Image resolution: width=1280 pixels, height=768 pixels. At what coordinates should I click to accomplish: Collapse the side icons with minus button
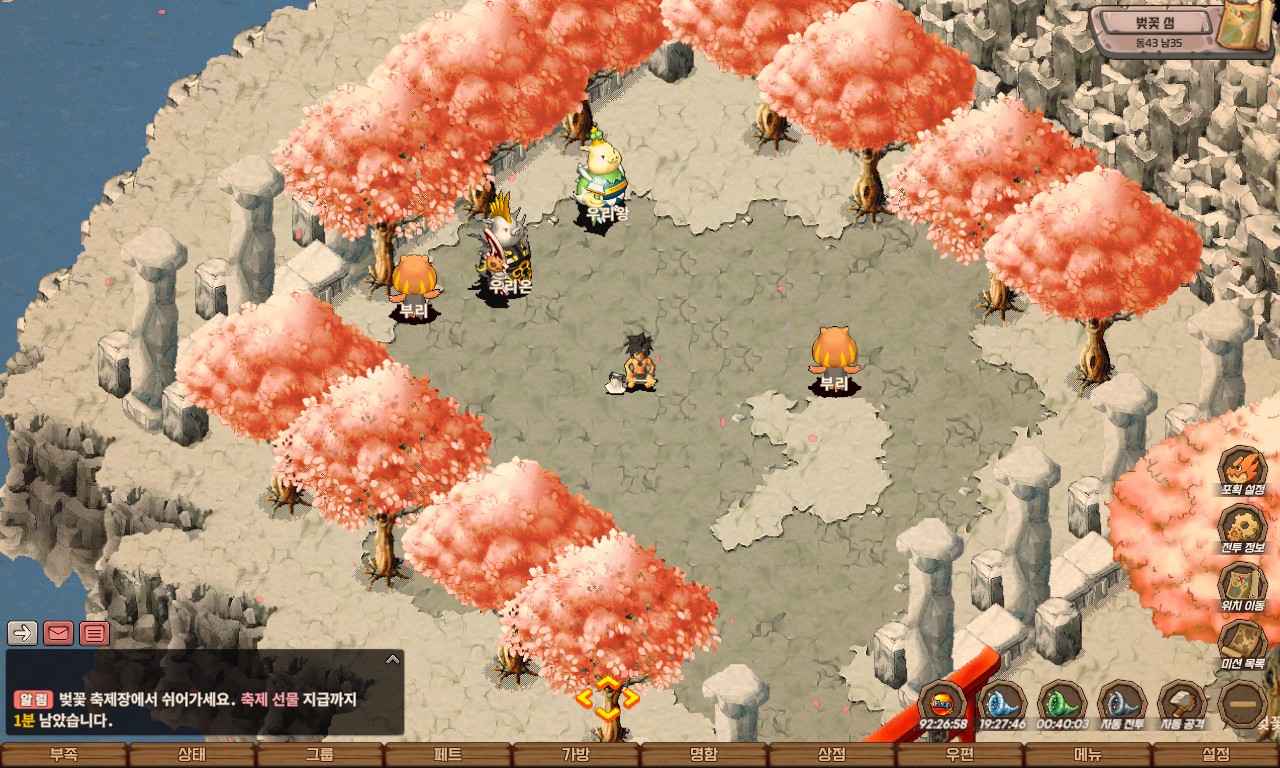coord(1243,703)
